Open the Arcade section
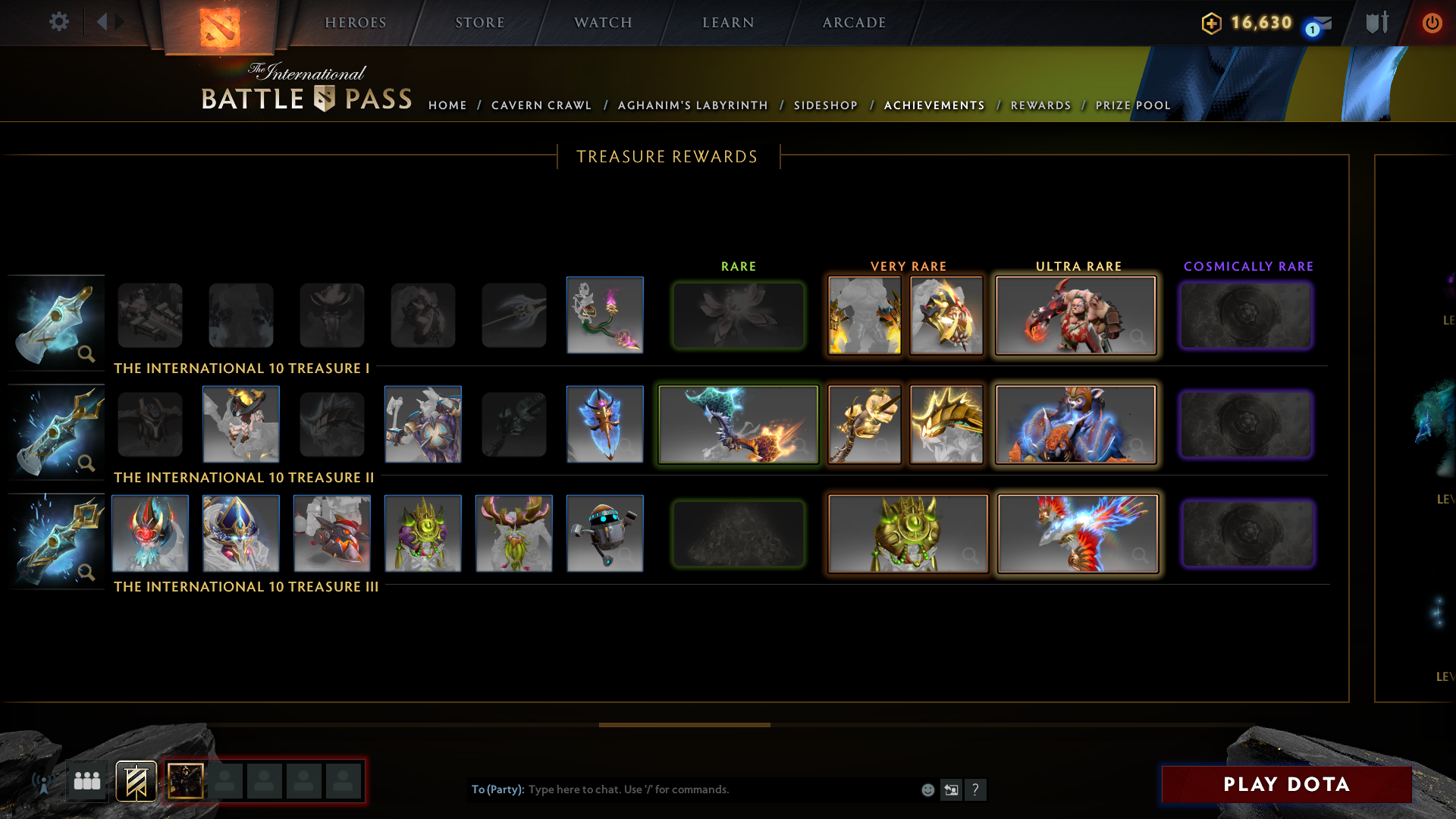 click(x=855, y=23)
